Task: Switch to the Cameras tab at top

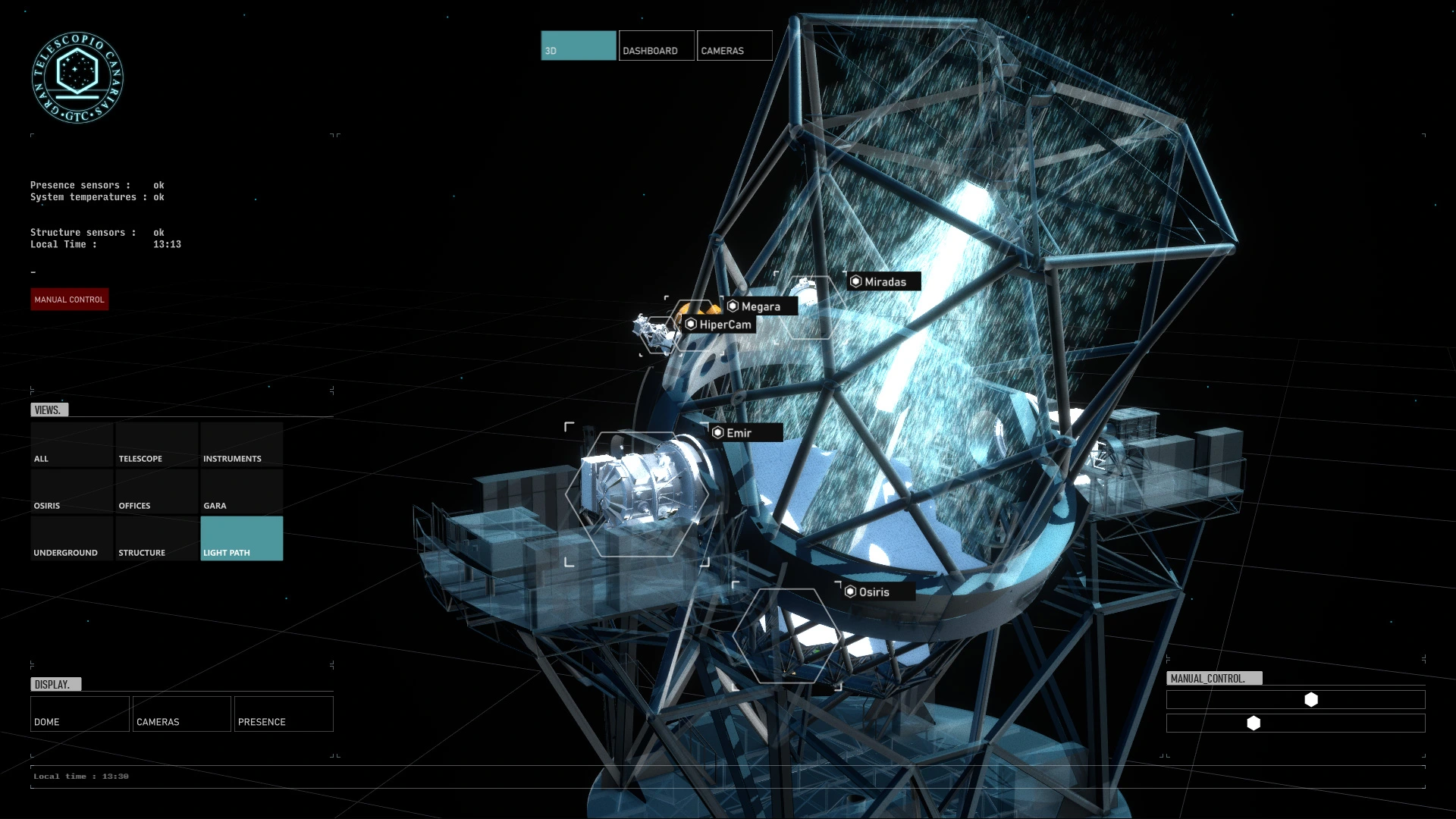Action: point(734,45)
